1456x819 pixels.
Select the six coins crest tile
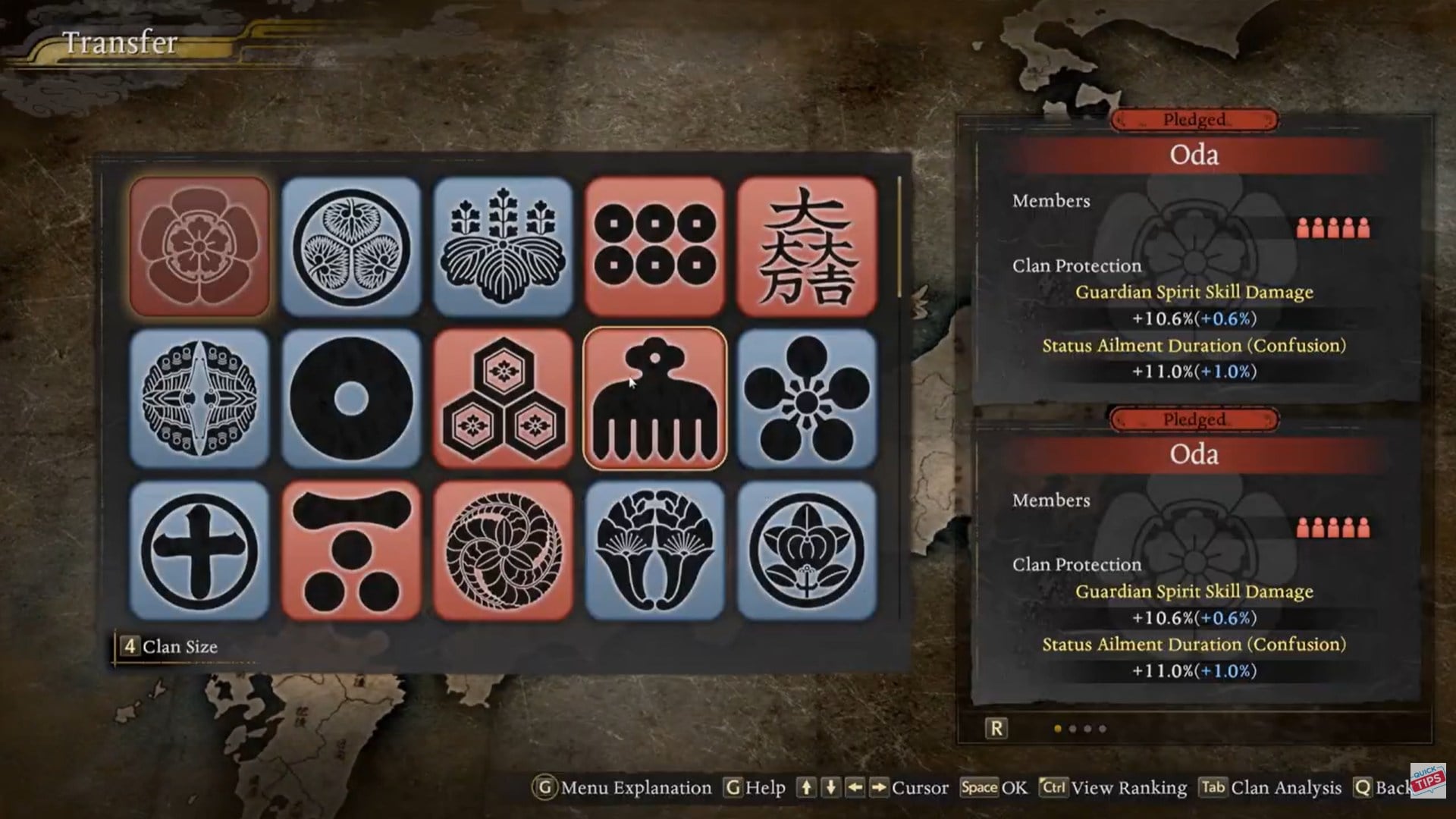(654, 246)
